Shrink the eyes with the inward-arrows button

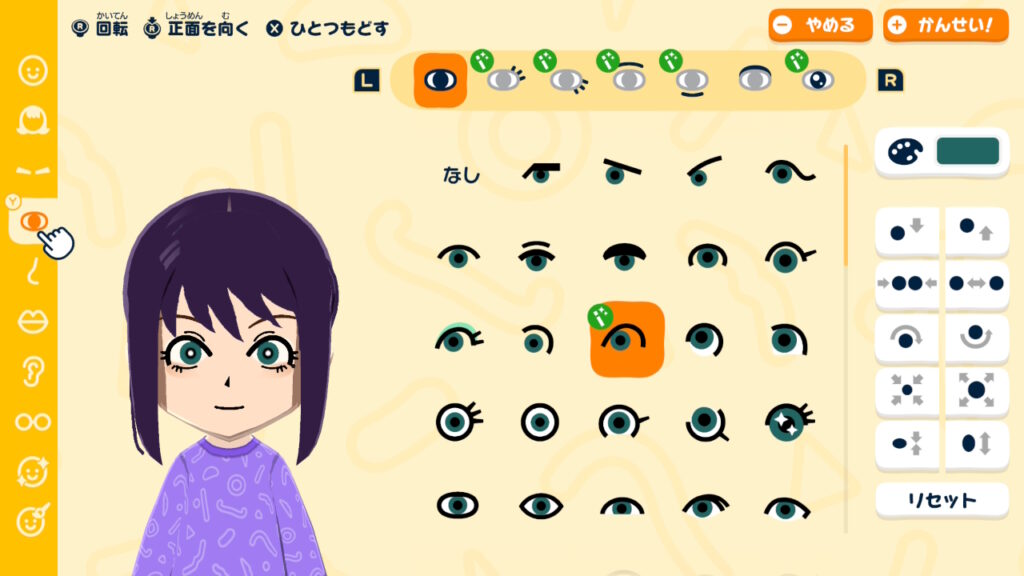tap(907, 389)
